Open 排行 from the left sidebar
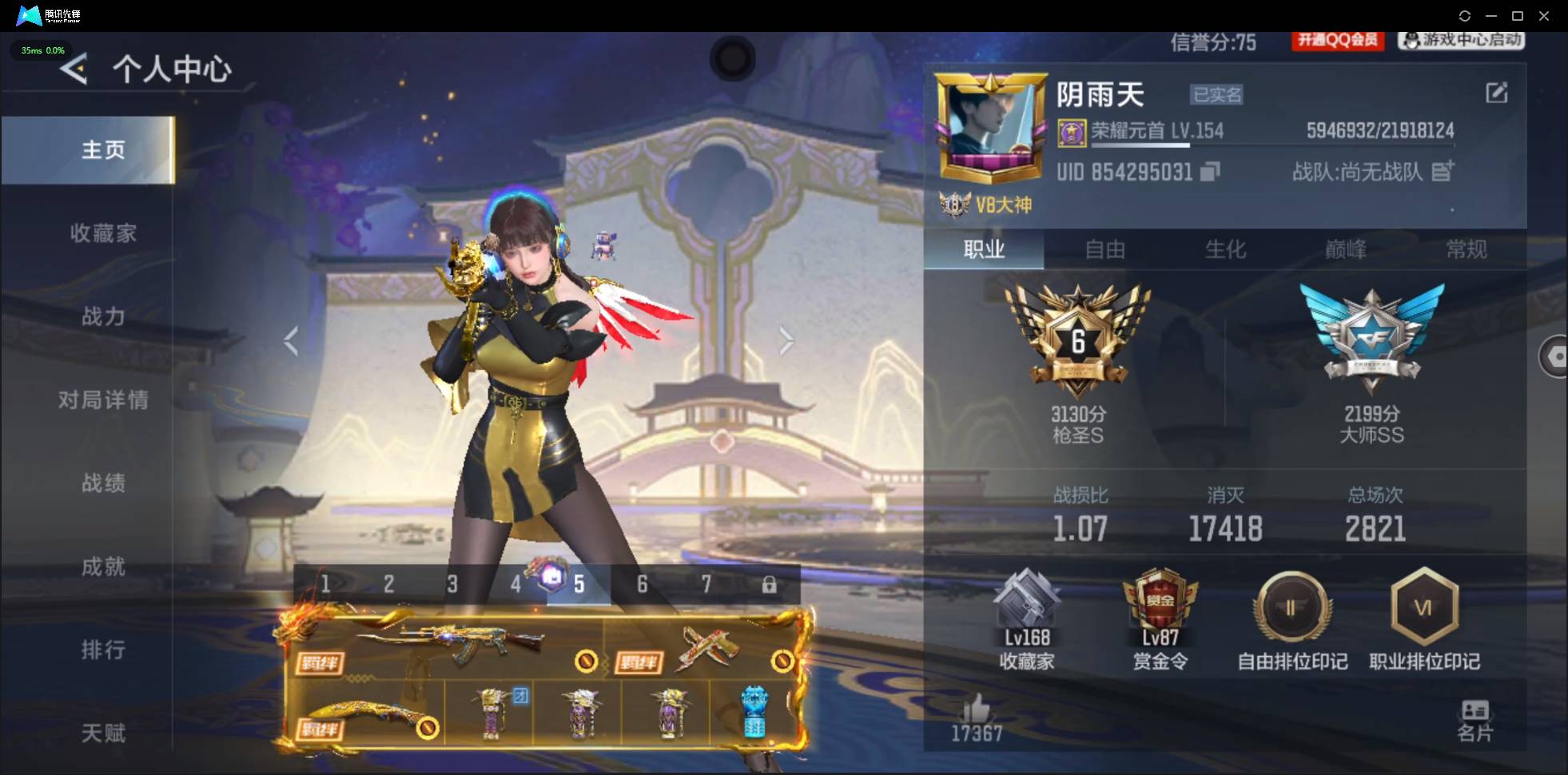 pyautogui.click(x=105, y=650)
